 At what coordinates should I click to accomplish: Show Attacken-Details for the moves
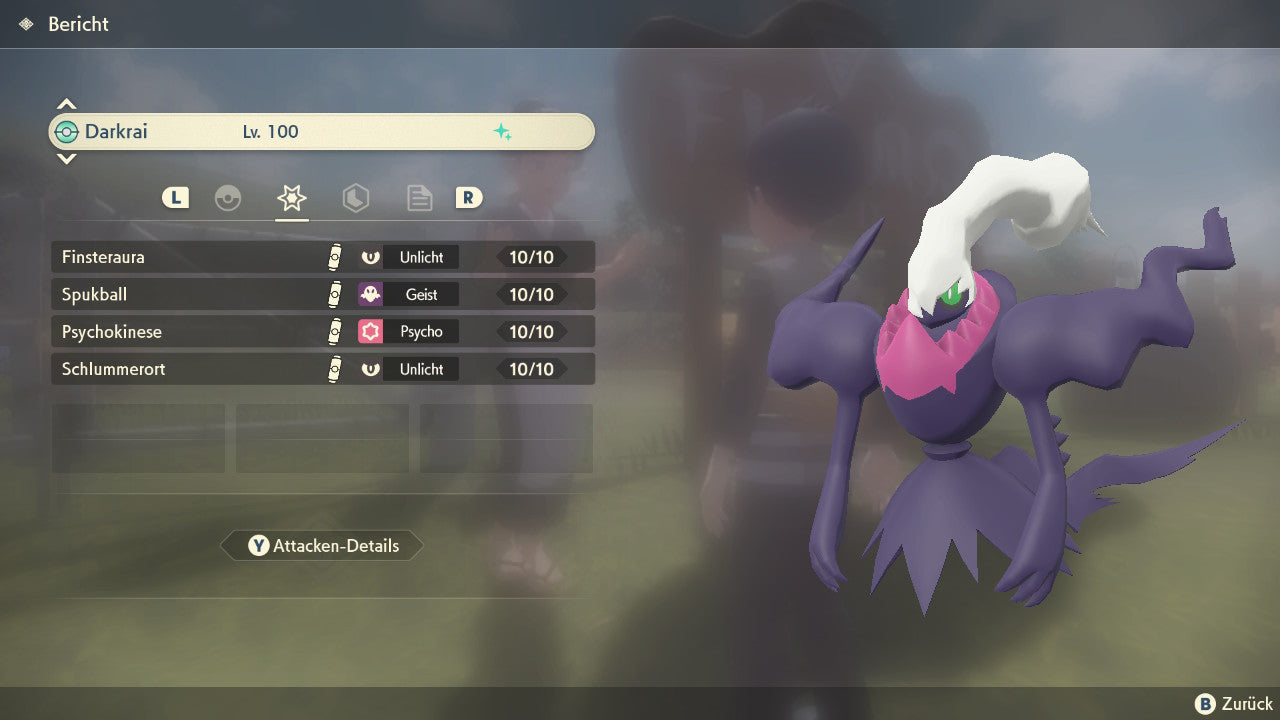point(322,546)
